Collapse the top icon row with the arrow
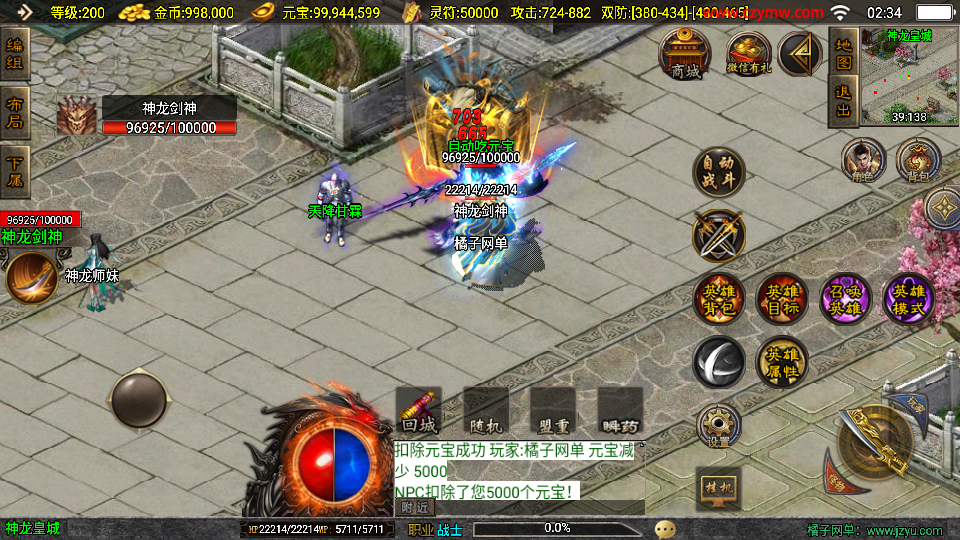The image size is (960, 540). pyautogui.click(x=799, y=54)
